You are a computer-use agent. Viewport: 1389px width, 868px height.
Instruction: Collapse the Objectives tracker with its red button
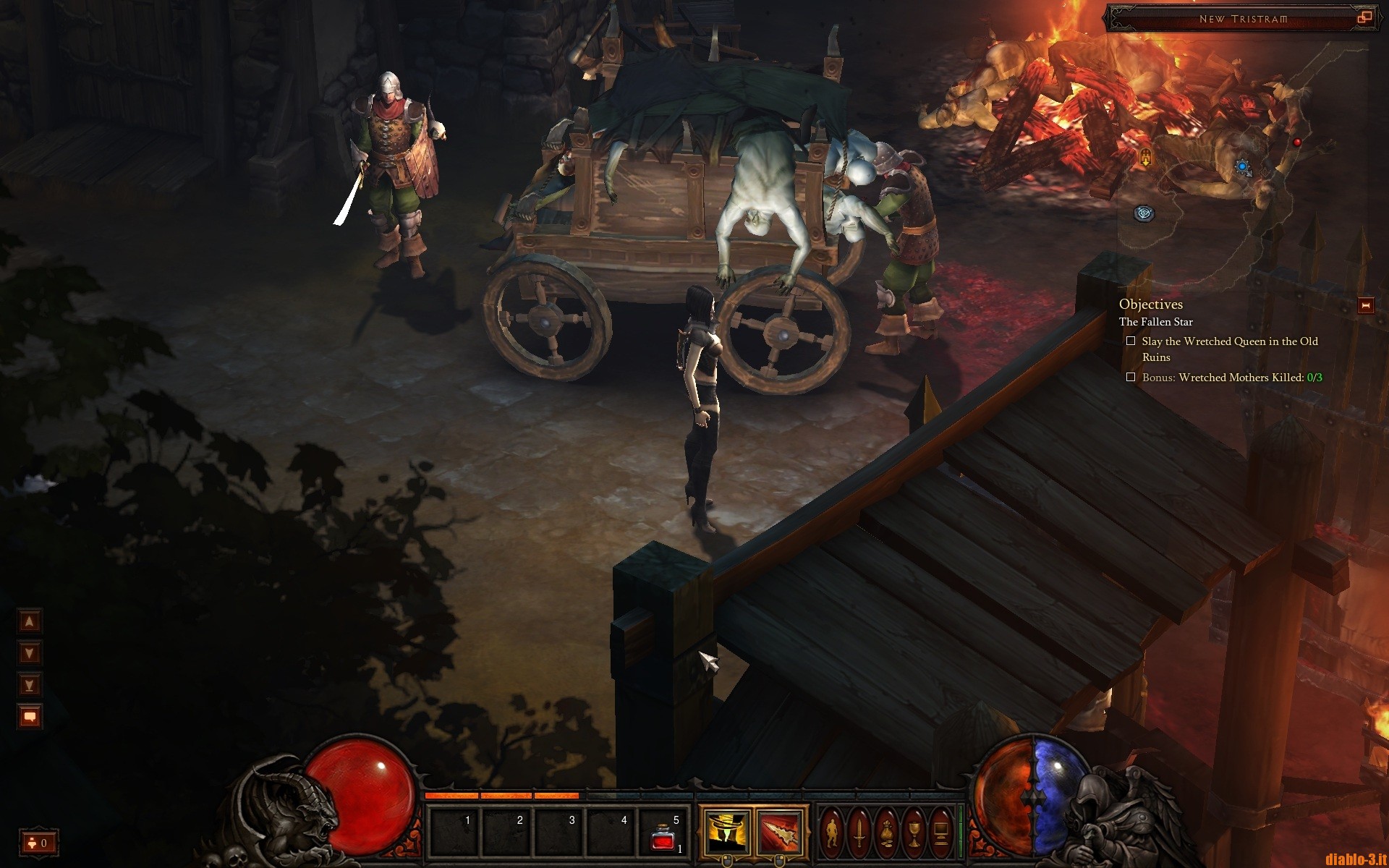coord(1366,305)
